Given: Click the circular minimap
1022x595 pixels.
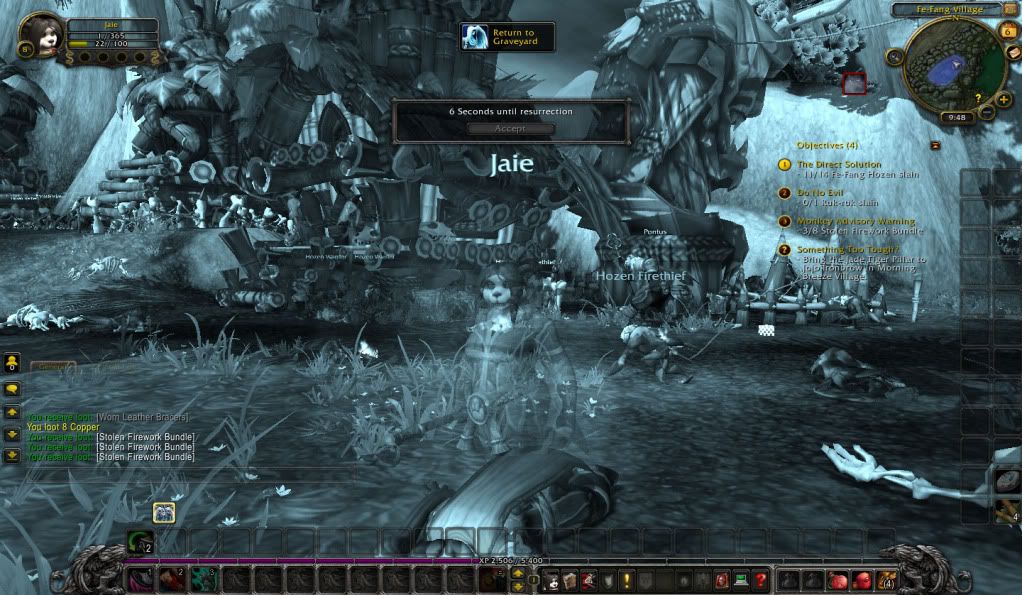Looking at the screenshot, I should click(x=943, y=68).
